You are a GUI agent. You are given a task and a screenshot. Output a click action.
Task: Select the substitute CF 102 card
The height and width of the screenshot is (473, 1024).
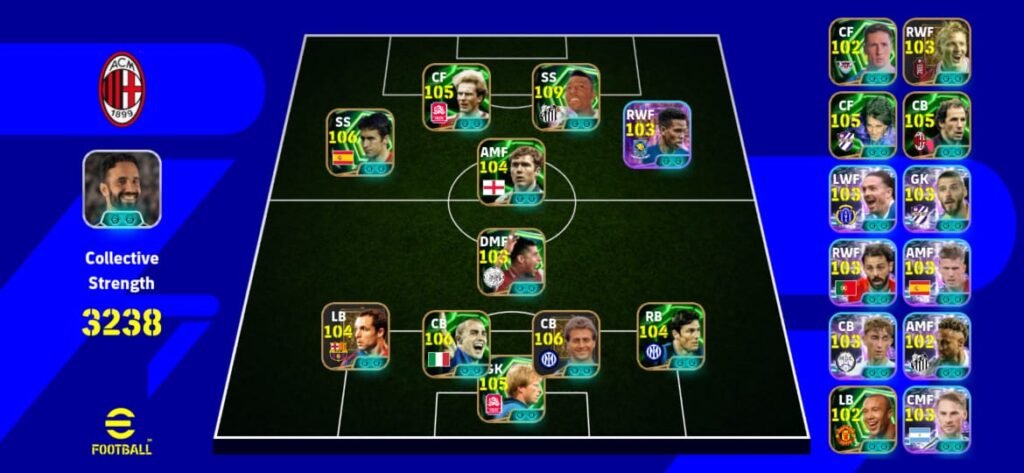coord(862,51)
